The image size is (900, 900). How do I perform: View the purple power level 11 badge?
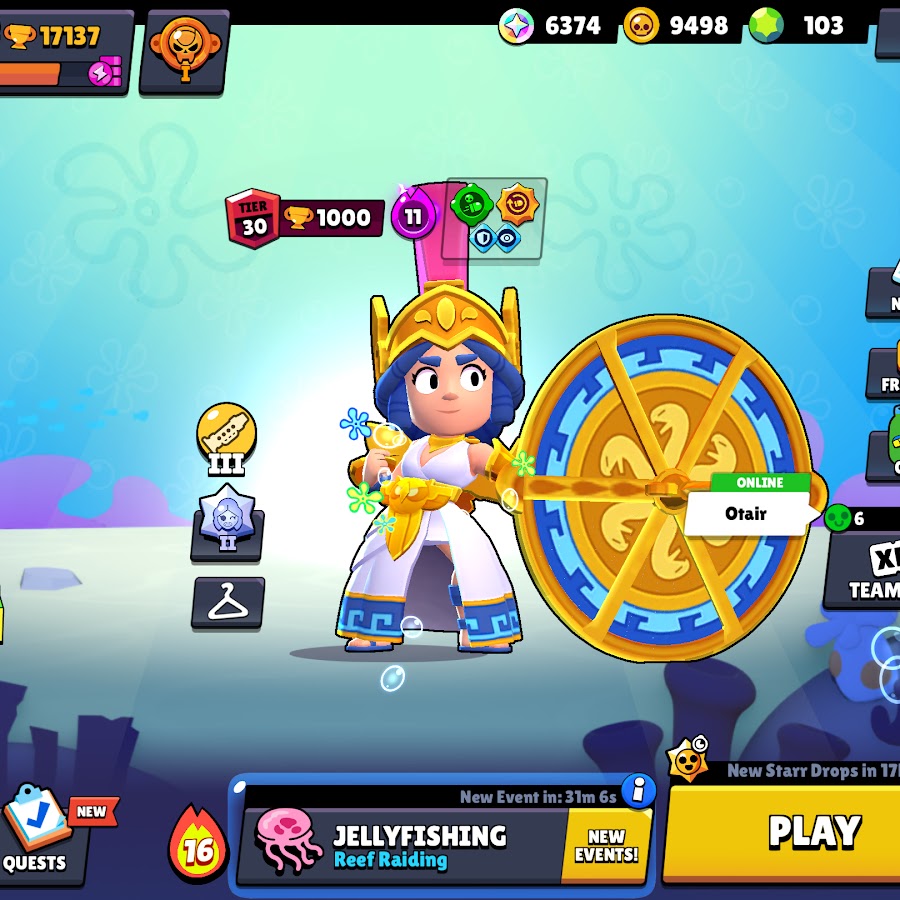(x=413, y=217)
